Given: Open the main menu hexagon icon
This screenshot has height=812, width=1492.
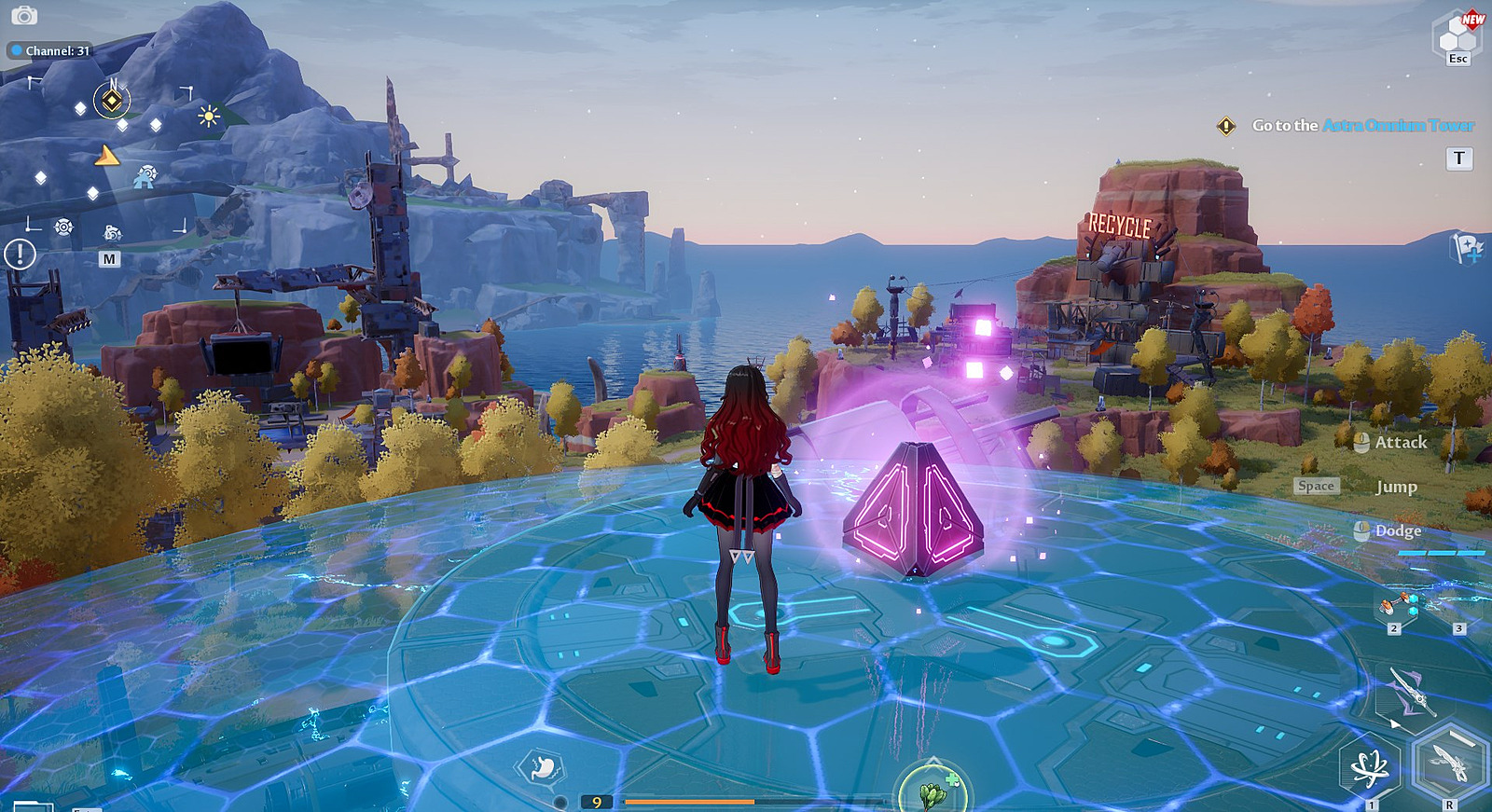Looking at the screenshot, I should tap(1458, 37).
